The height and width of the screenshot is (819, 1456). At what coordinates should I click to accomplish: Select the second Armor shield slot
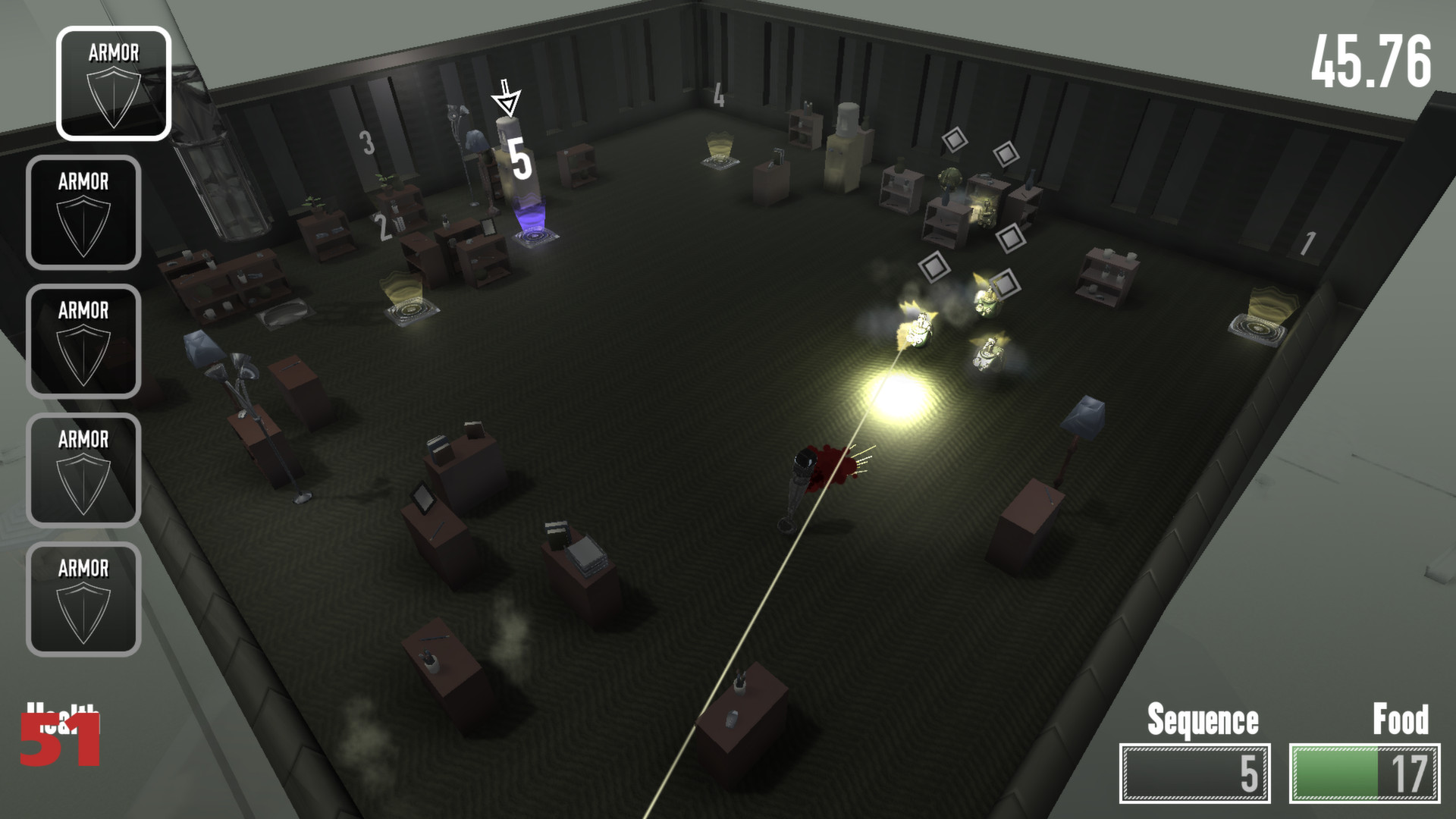tap(83, 212)
